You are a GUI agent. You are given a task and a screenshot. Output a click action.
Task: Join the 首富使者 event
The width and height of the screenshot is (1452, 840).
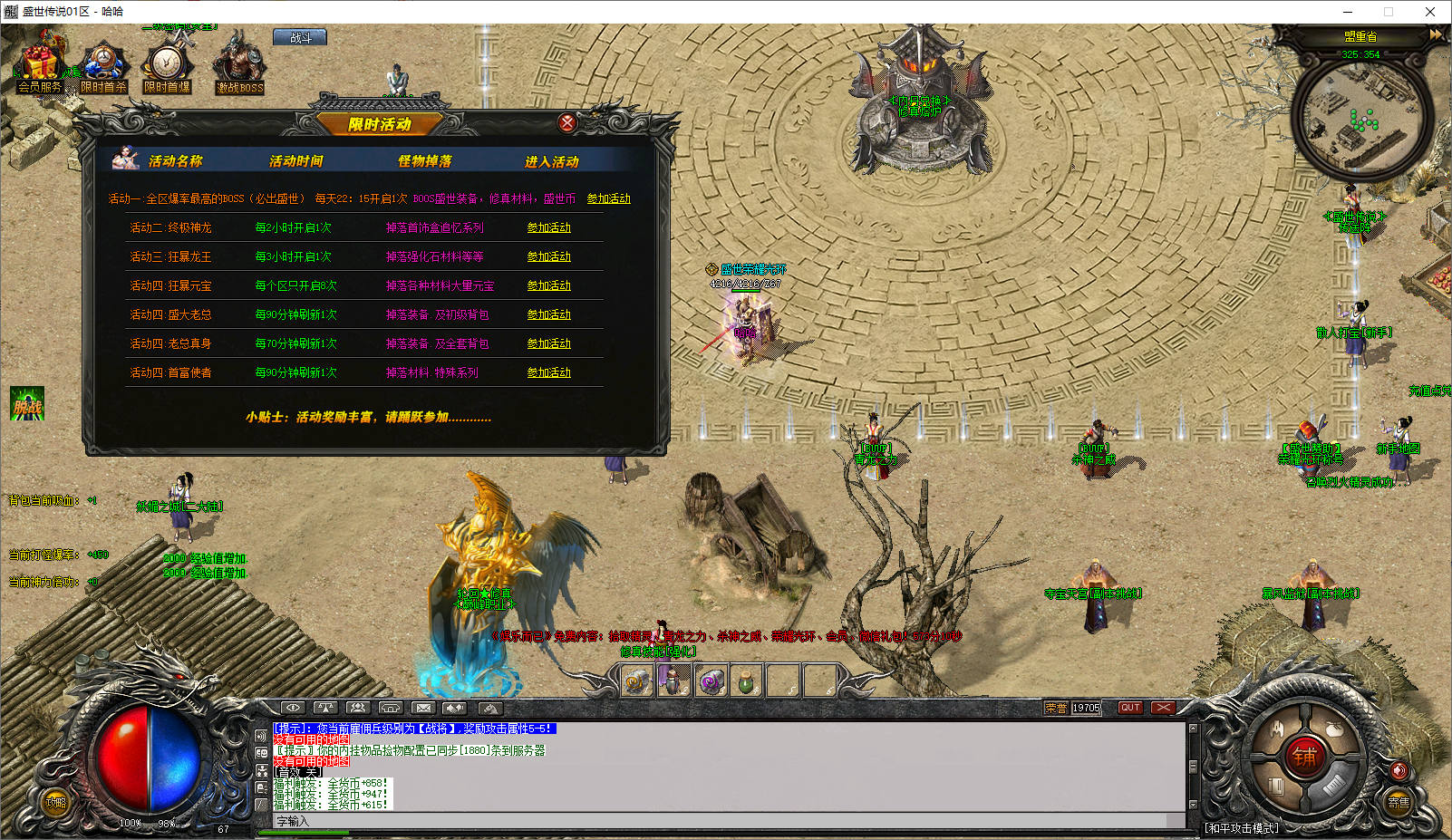click(x=549, y=372)
